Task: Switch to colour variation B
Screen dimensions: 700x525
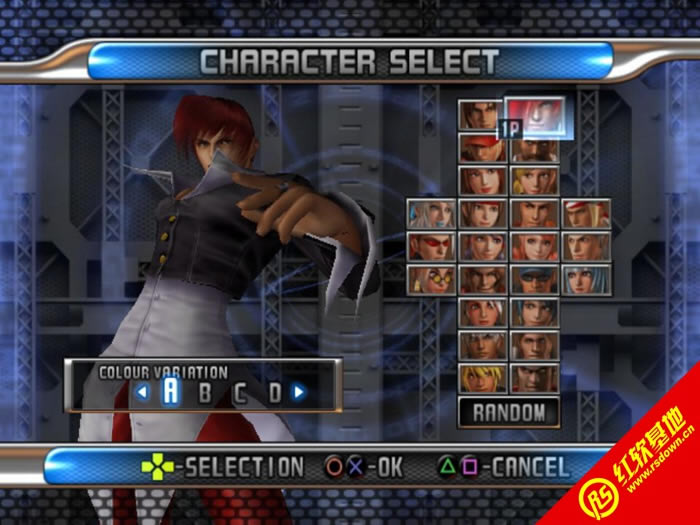Action: [x=205, y=392]
